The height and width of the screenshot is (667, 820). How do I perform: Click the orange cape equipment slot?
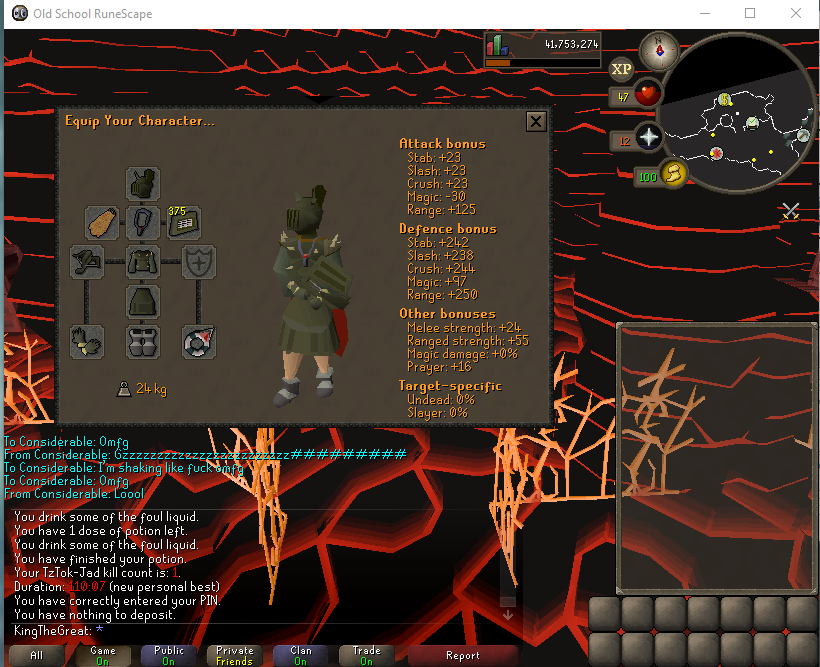(x=102, y=222)
